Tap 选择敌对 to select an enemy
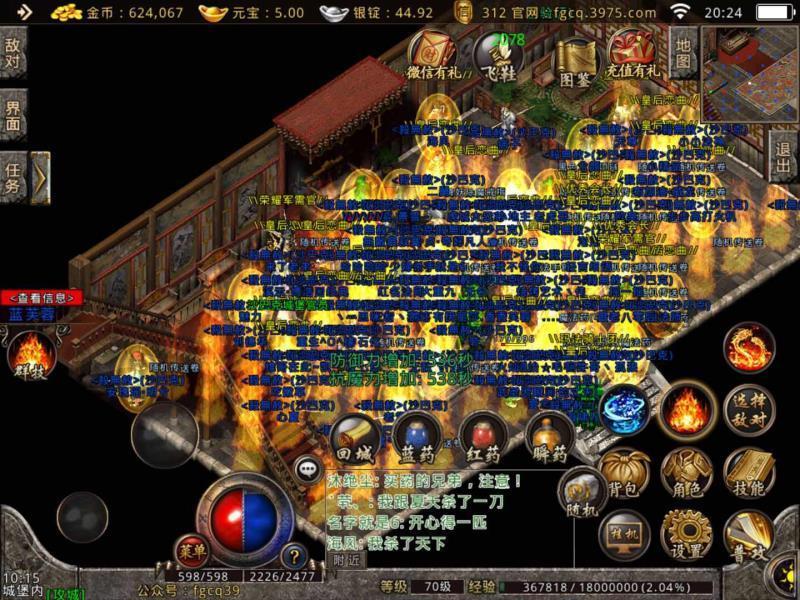Viewport: 800px width, 600px height. 748,410
